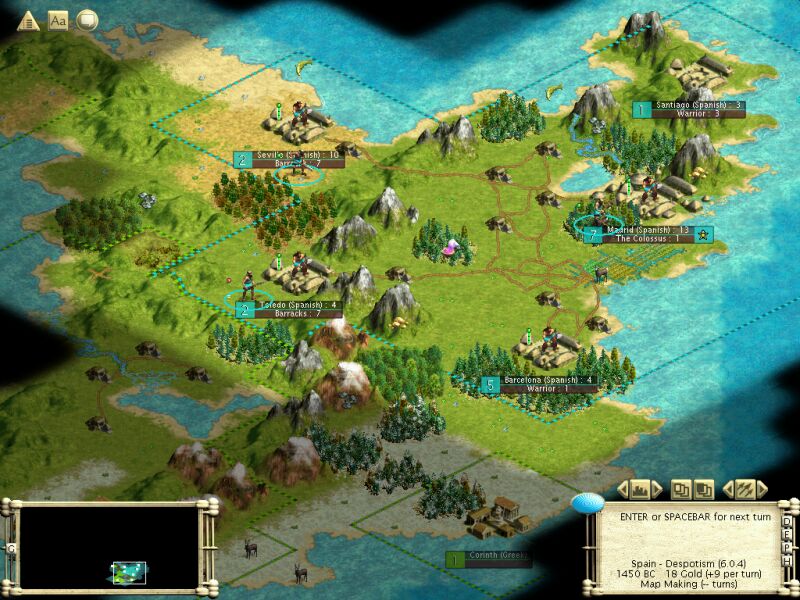
Task: Click the dark overlapping squares button
Action: 704,489
